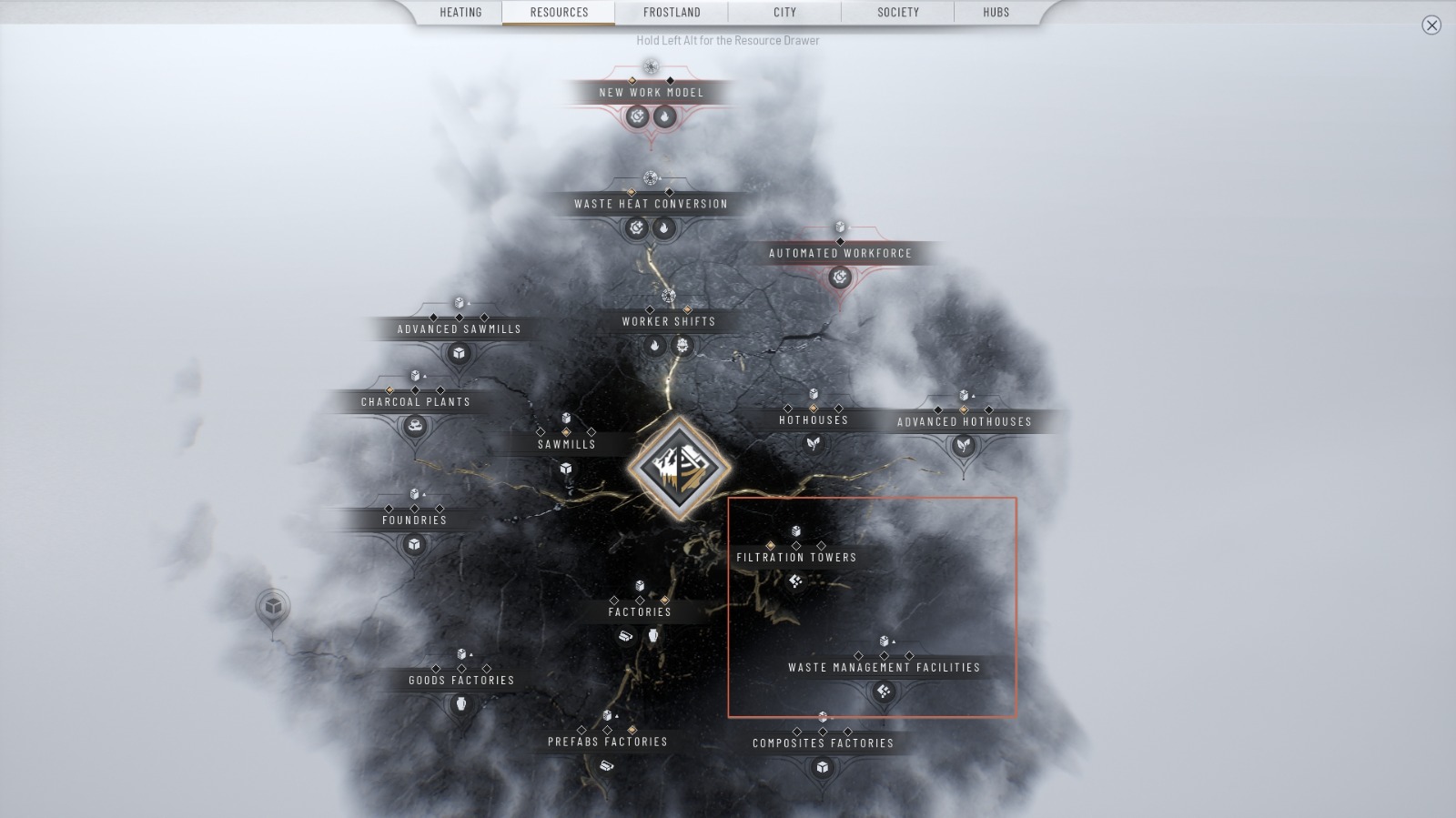Select the Sawmills research node icon
This screenshot has width=1456, height=818.
coord(566,469)
